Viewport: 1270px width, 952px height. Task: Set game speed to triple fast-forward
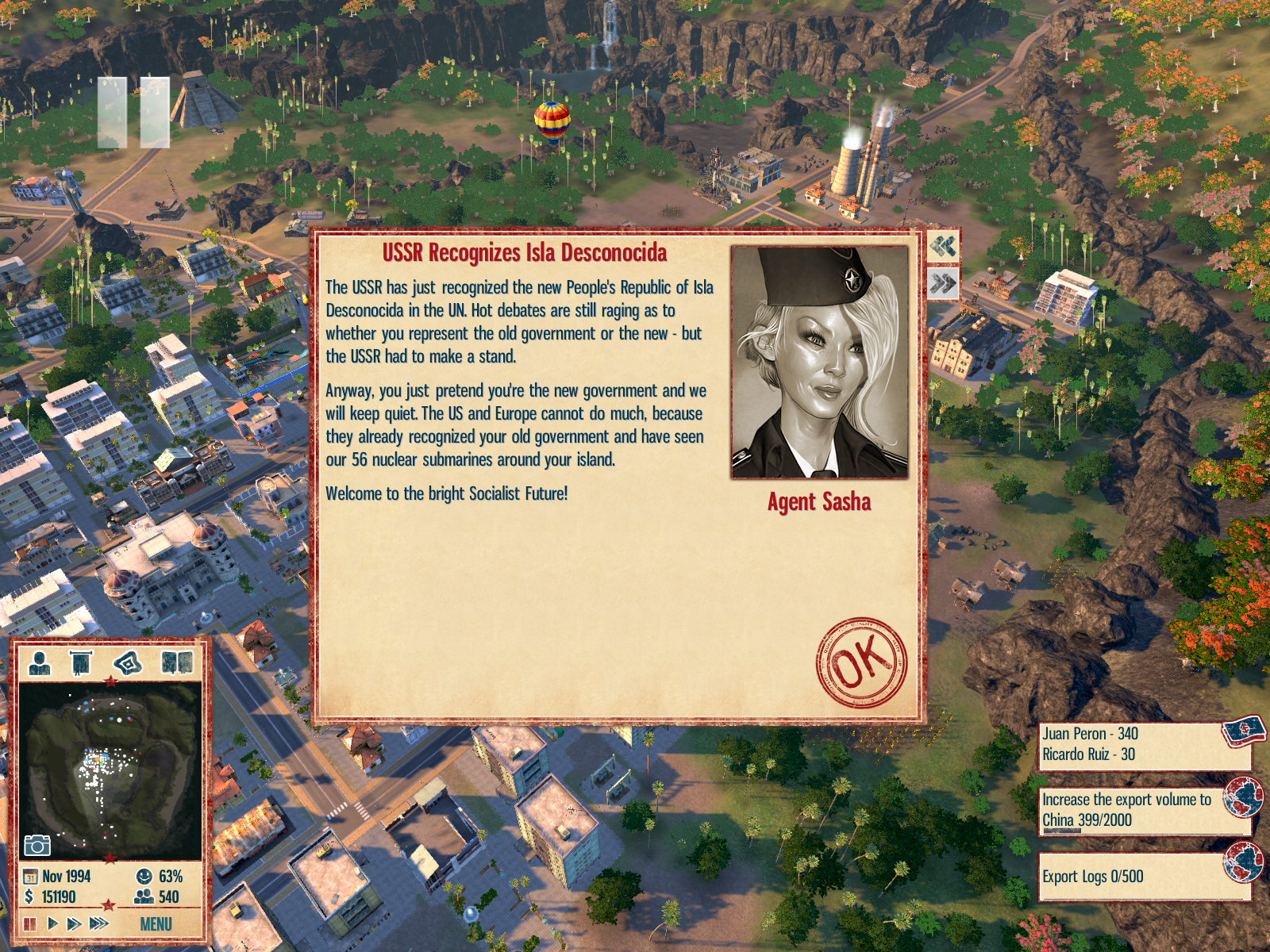coord(98,923)
